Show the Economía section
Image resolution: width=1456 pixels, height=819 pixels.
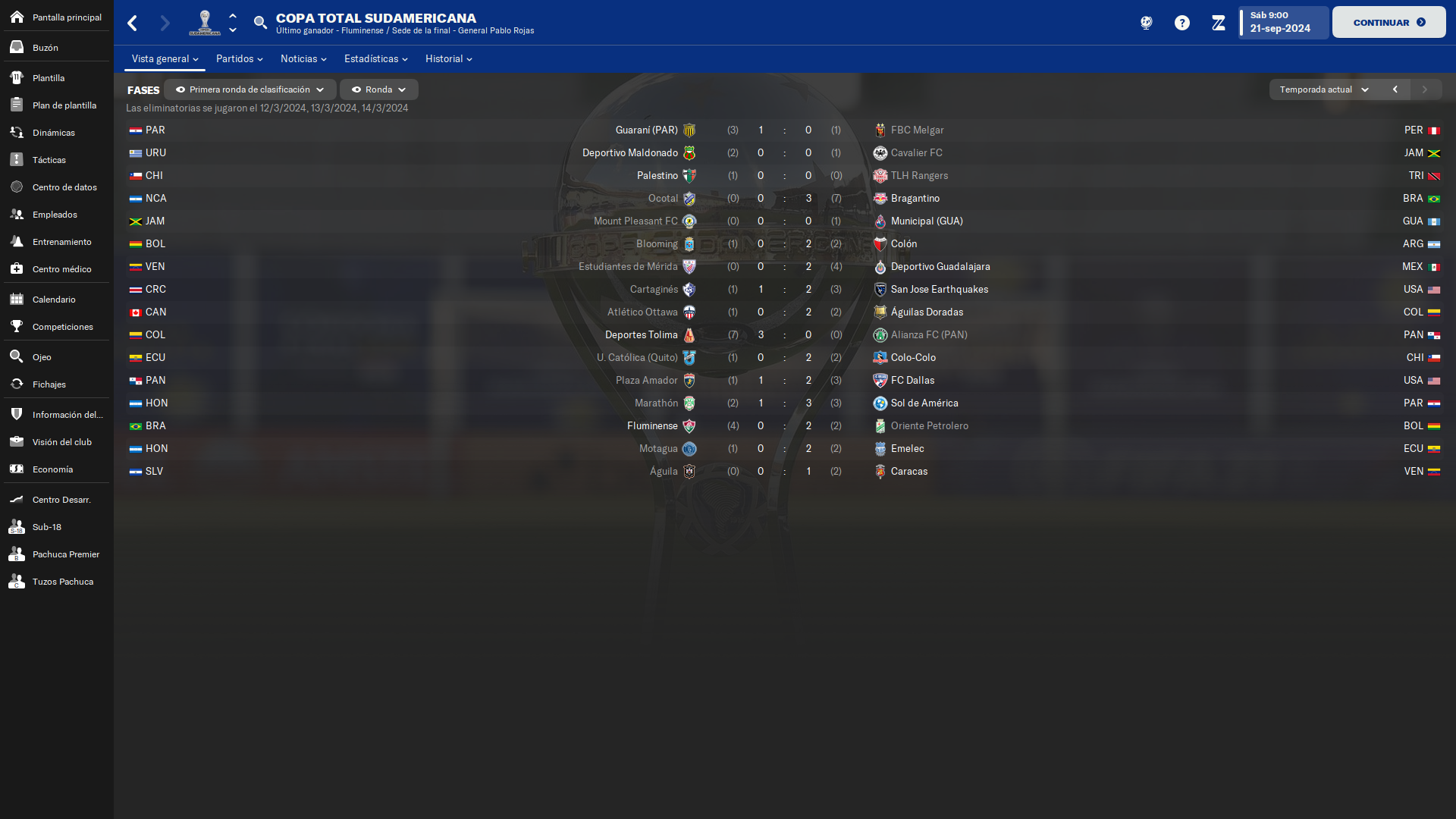pyautogui.click(x=53, y=469)
